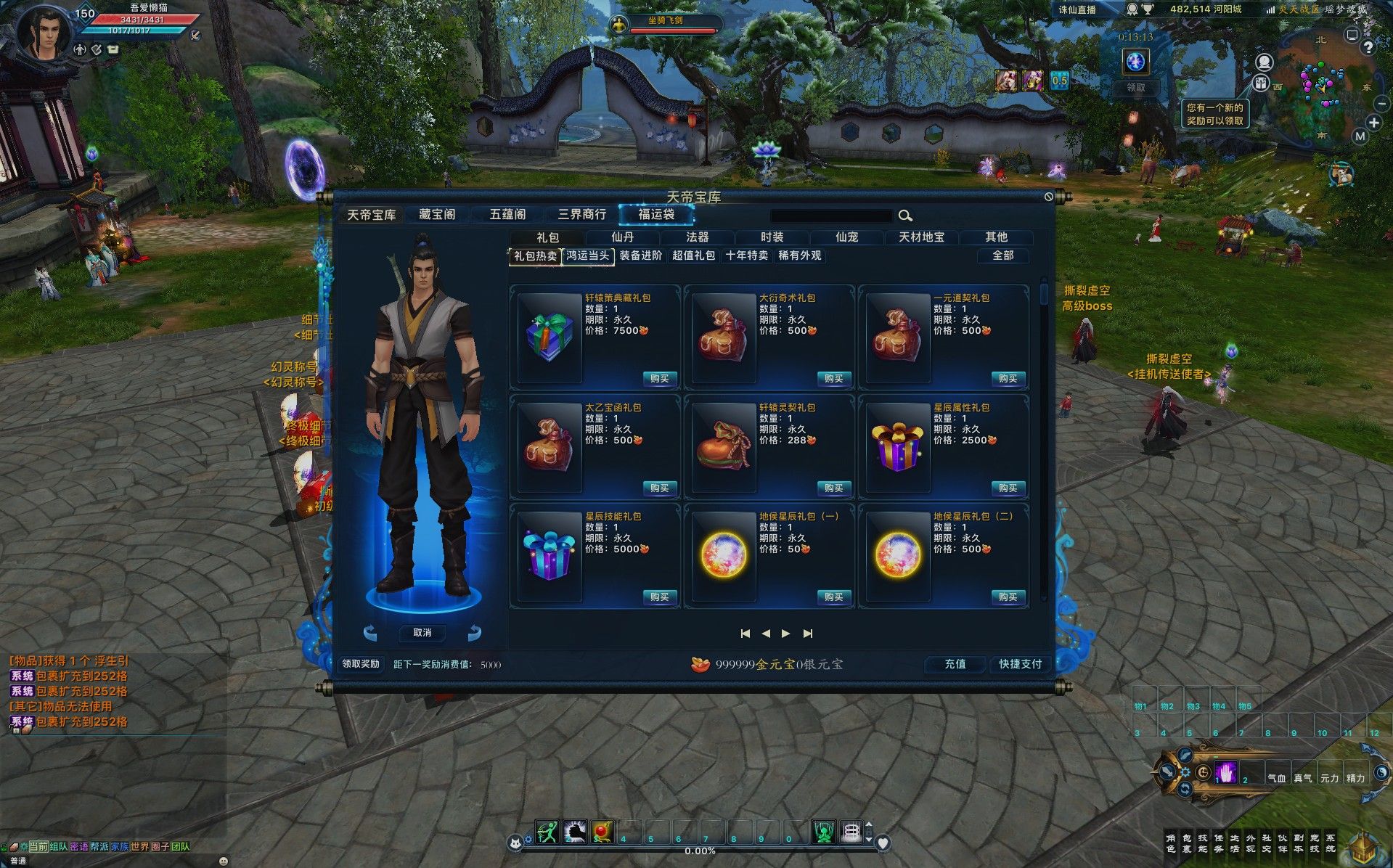Click the 快捷支付 quick pay button
1393x868 pixels.
[x=1020, y=664]
